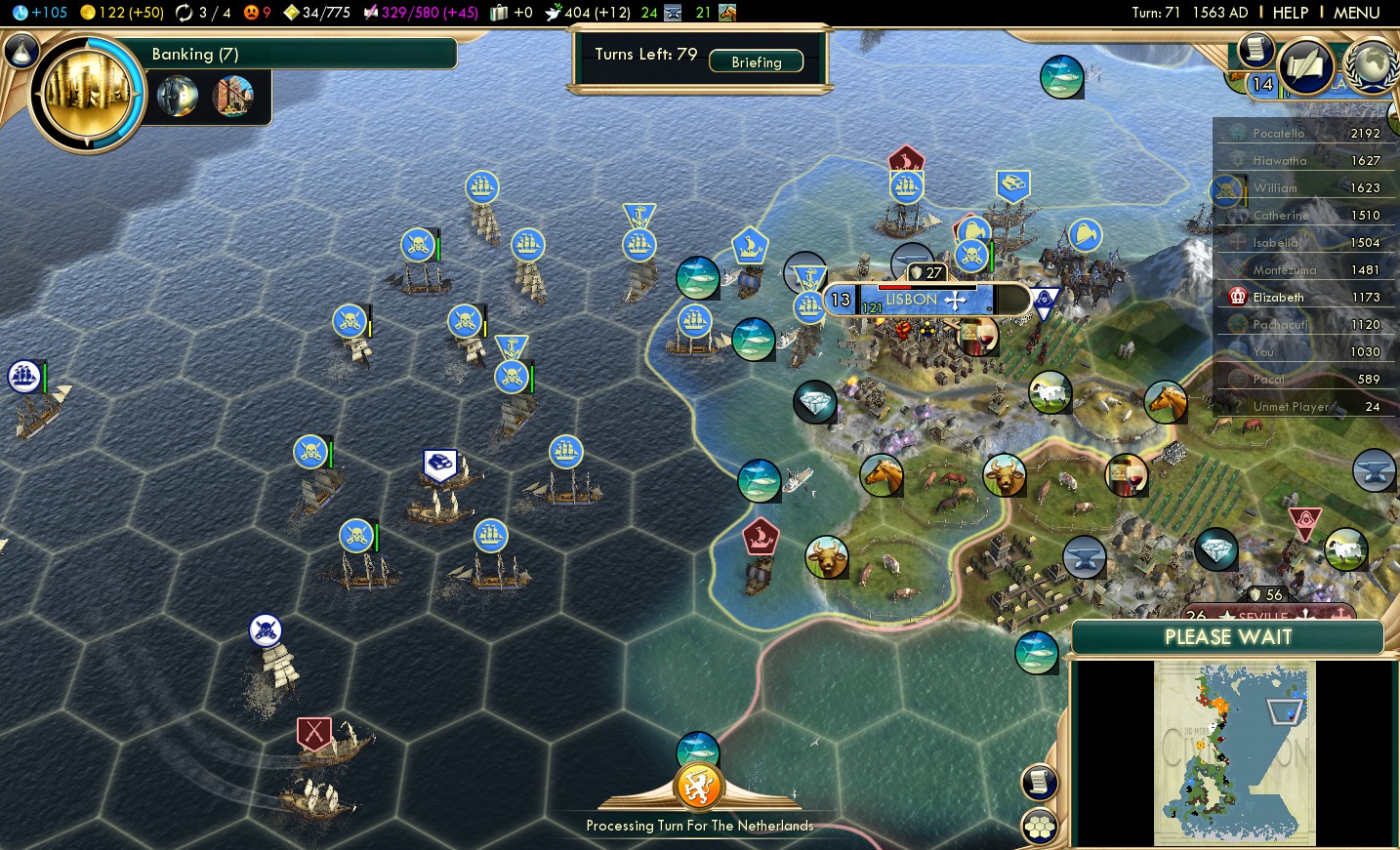Image resolution: width=1400 pixels, height=850 pixels.
Task: Open the HELP Civilopedia
Action: (x=1290, y=13)
